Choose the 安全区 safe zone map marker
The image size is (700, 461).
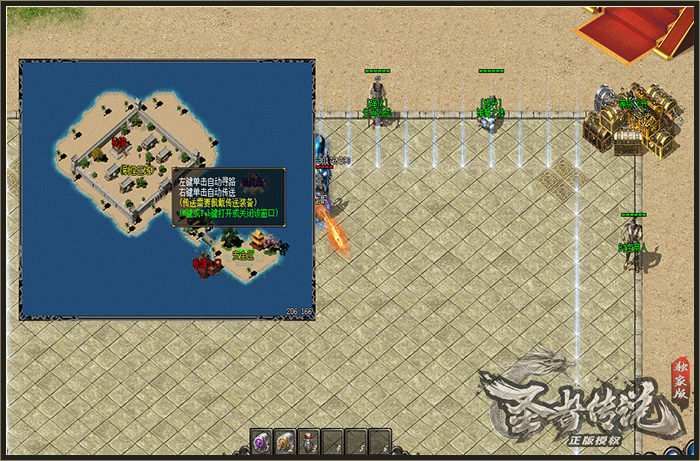(x=243, y=255)
